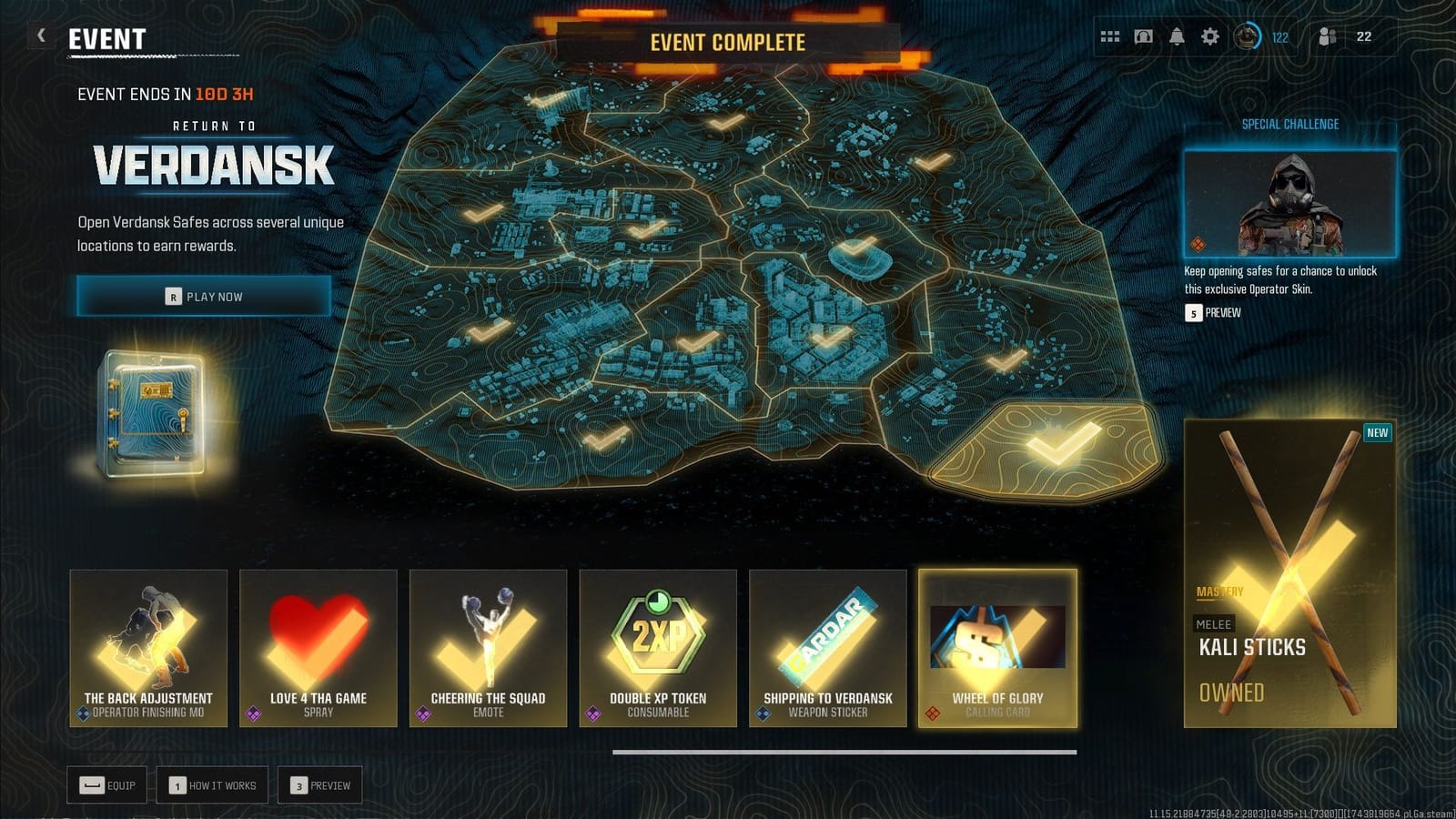Open the game settings gear icon

coord(1210,36)
